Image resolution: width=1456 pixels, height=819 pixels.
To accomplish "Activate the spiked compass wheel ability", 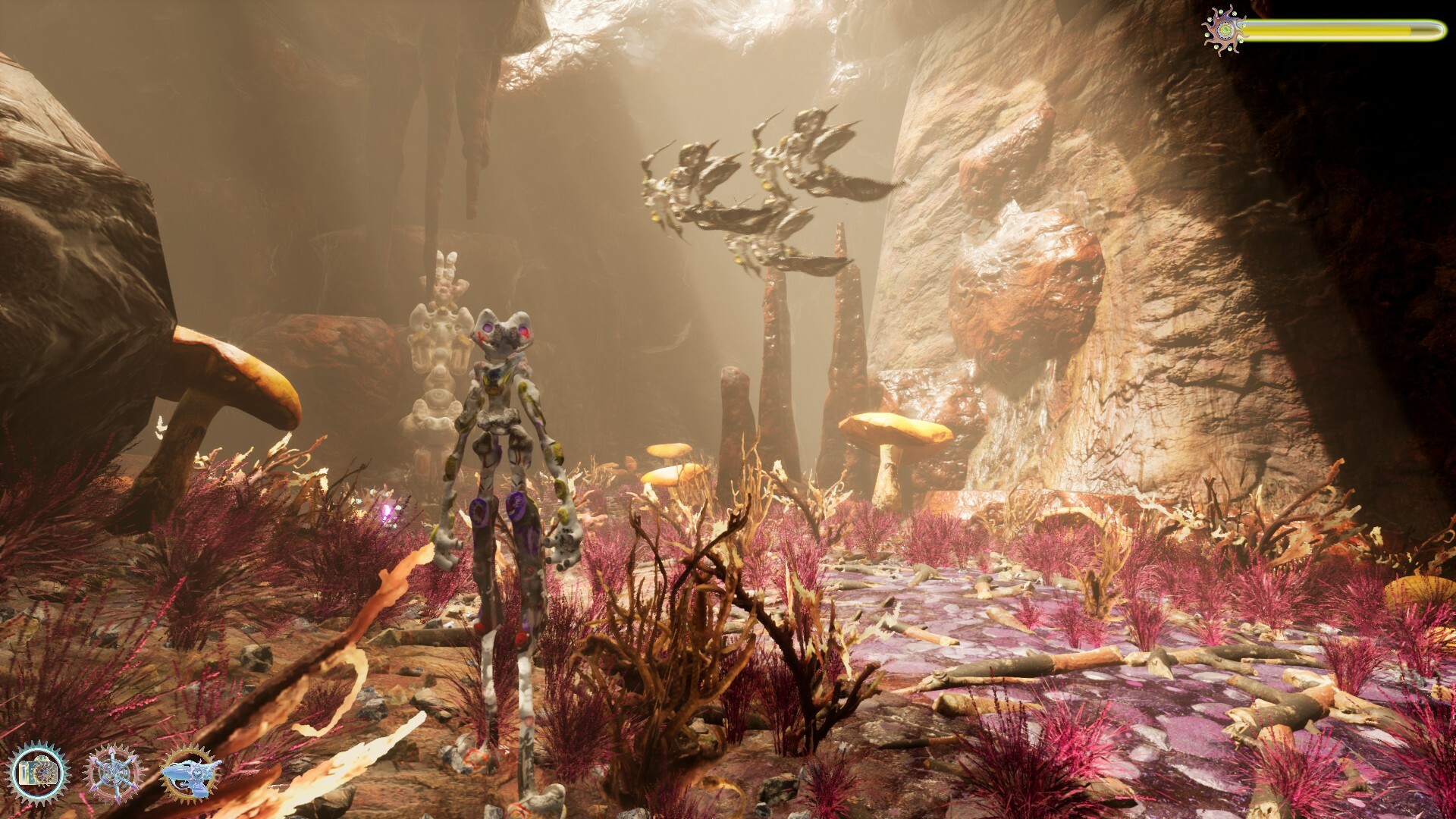I will [x=115, y=774].
